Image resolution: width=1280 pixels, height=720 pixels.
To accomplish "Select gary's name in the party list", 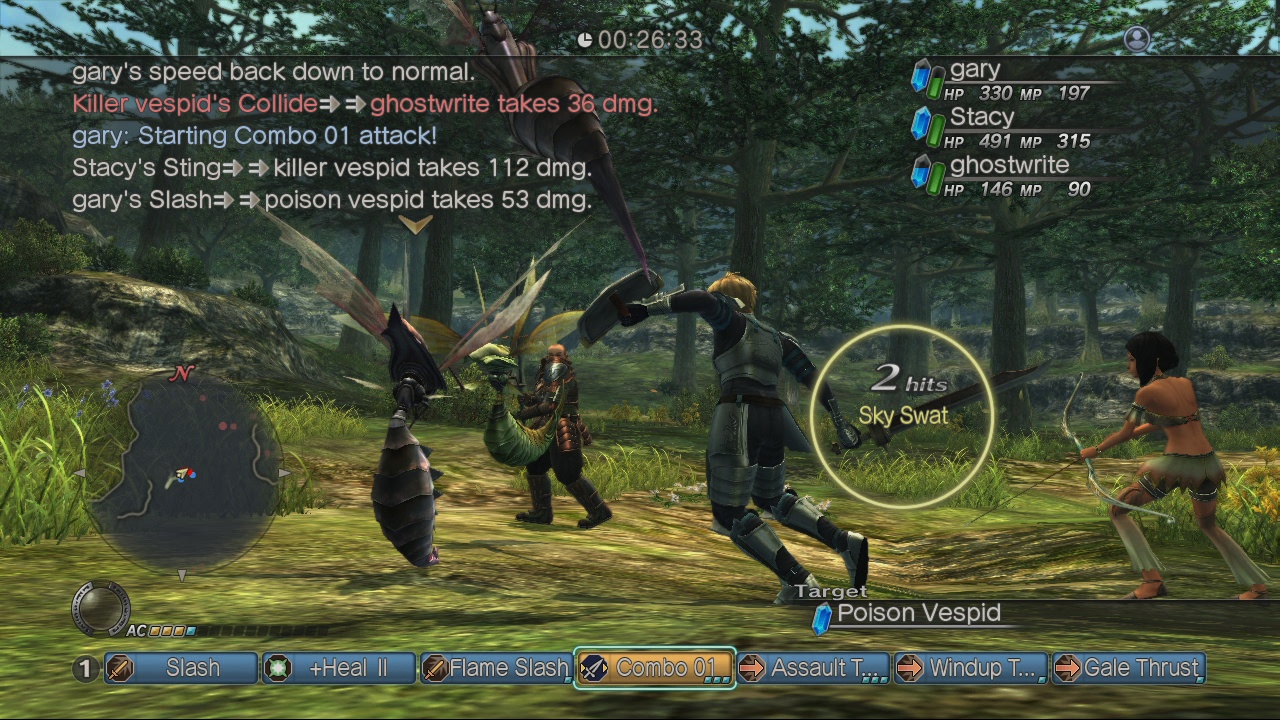I will pyautogui.click(x=973, y=68).
